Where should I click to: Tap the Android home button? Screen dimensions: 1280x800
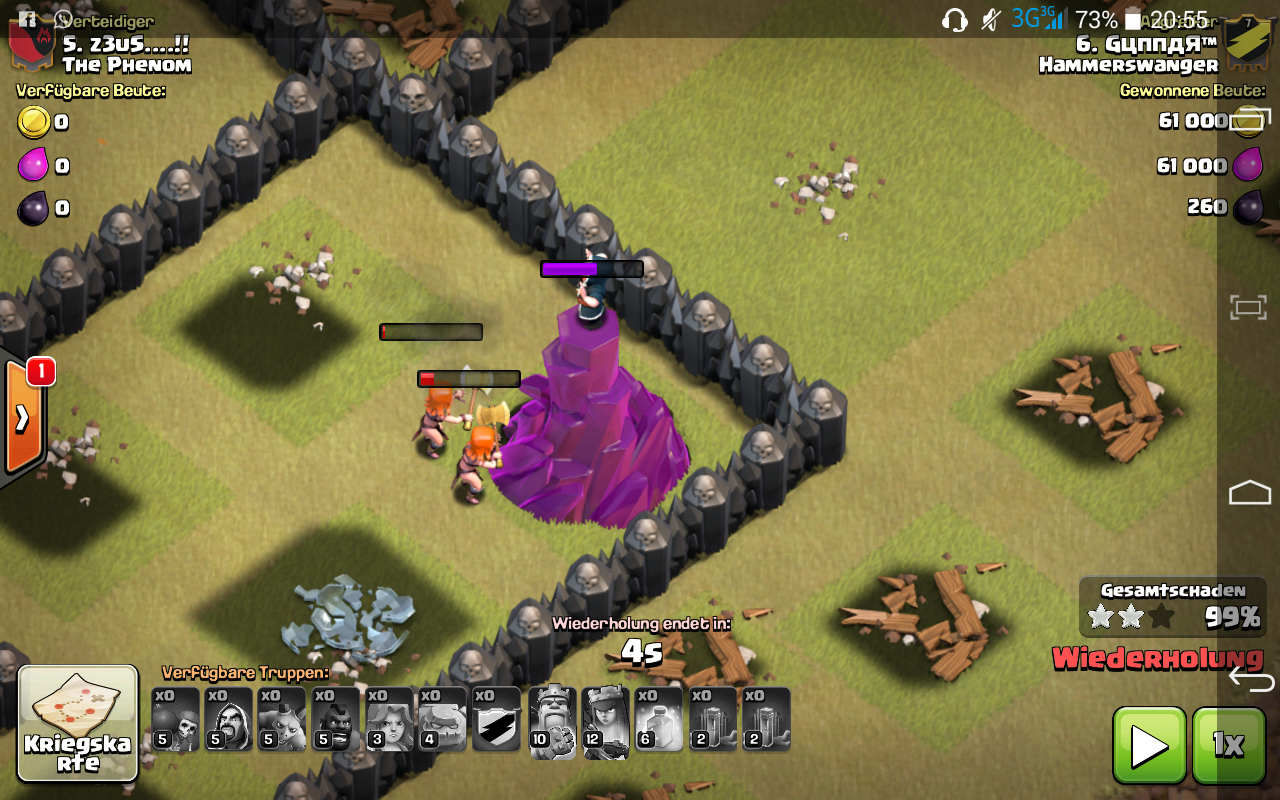pos(1249,492)
